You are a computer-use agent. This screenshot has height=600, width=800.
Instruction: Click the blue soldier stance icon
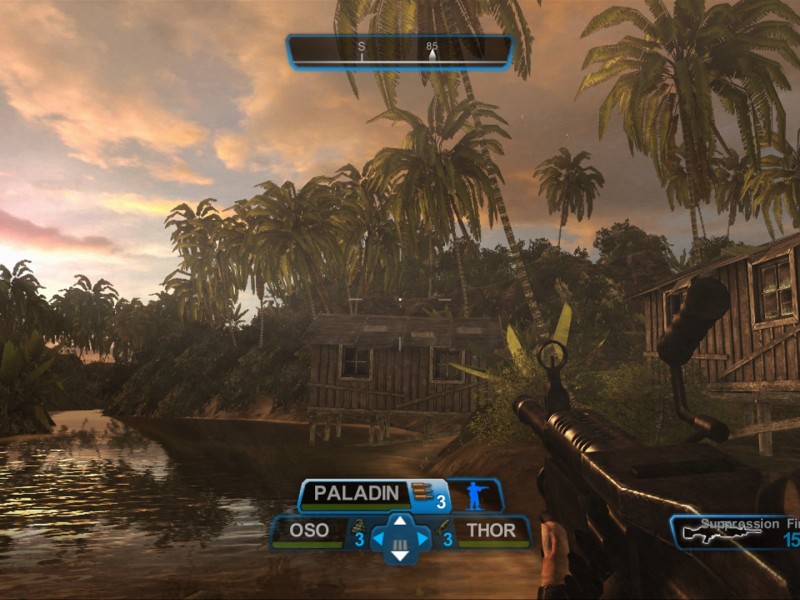474,494
